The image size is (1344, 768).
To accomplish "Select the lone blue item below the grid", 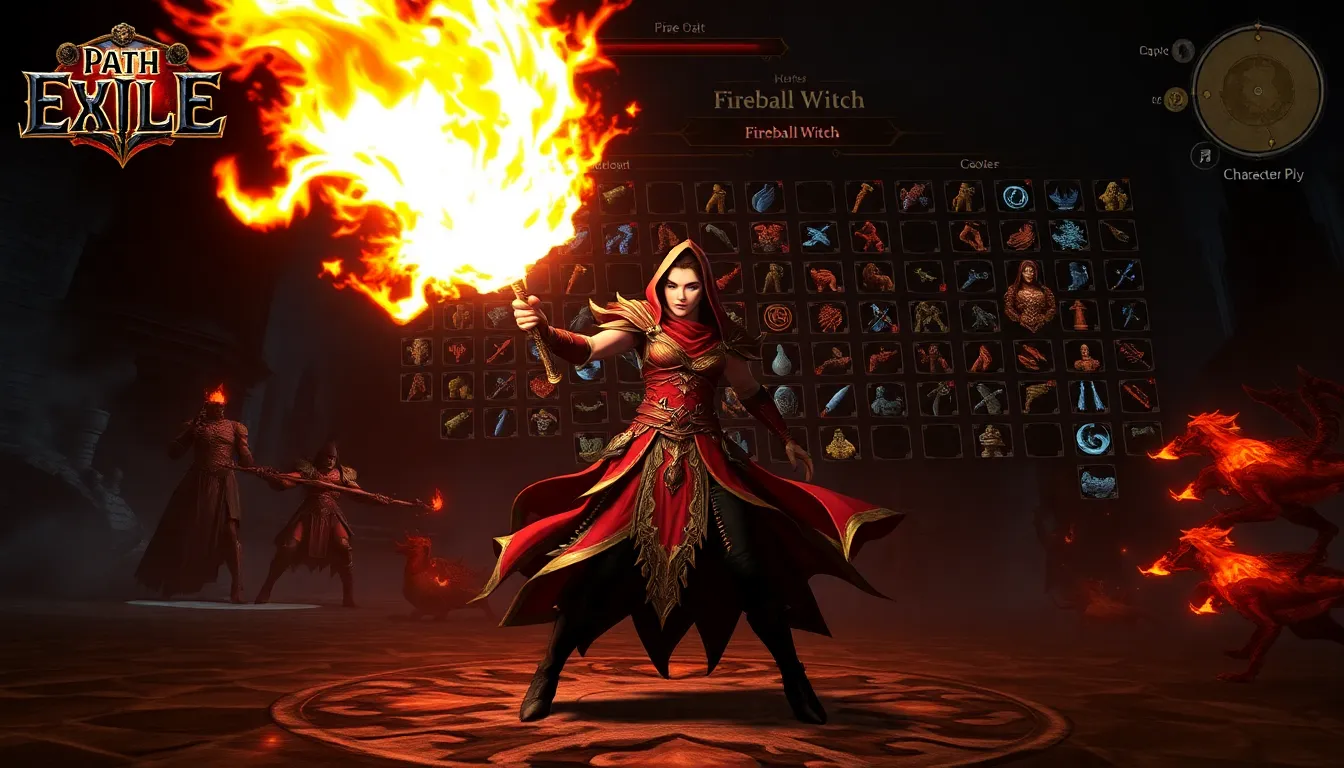I will [1098, 482].
